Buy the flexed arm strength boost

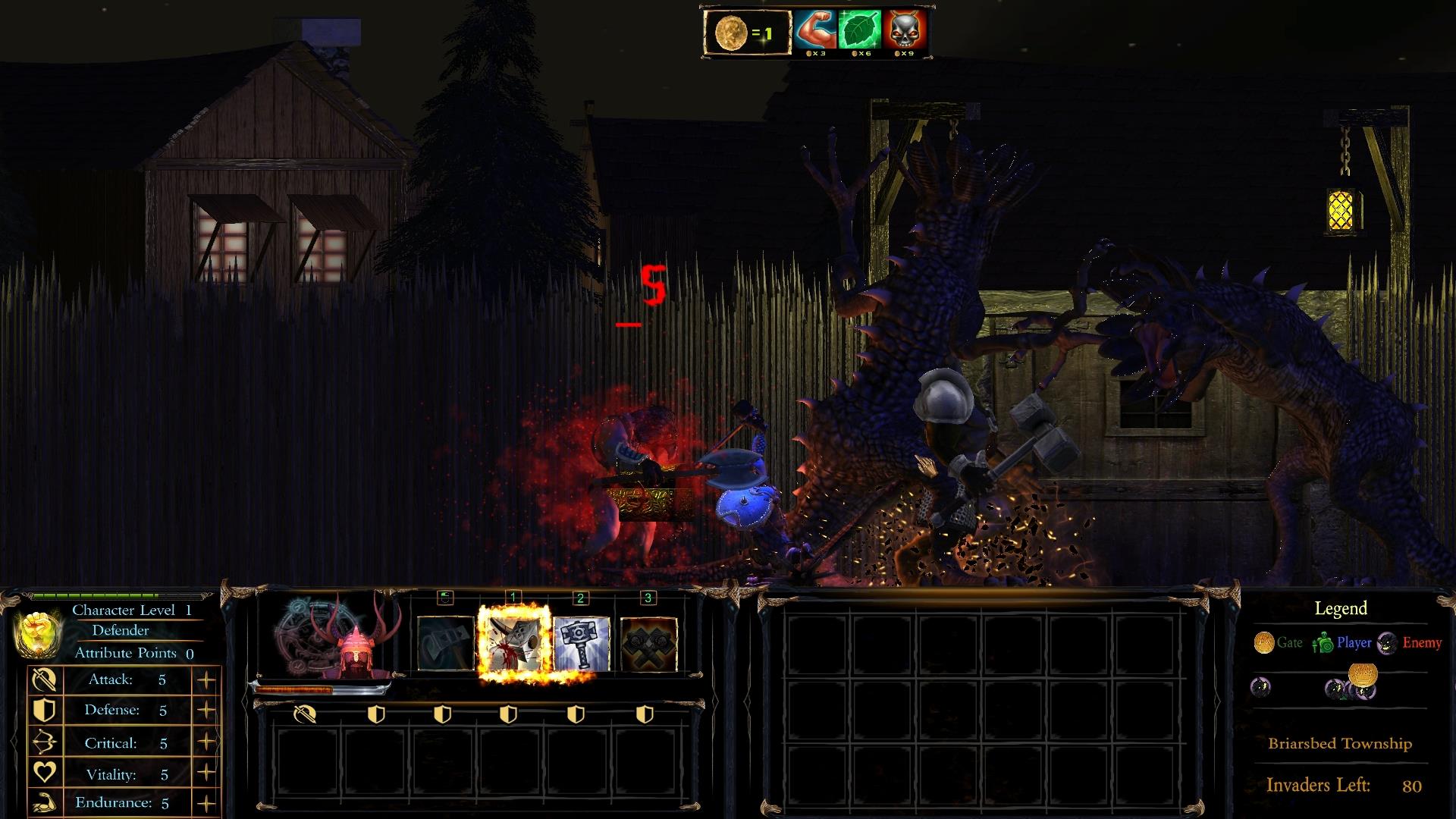coord(816,31)
